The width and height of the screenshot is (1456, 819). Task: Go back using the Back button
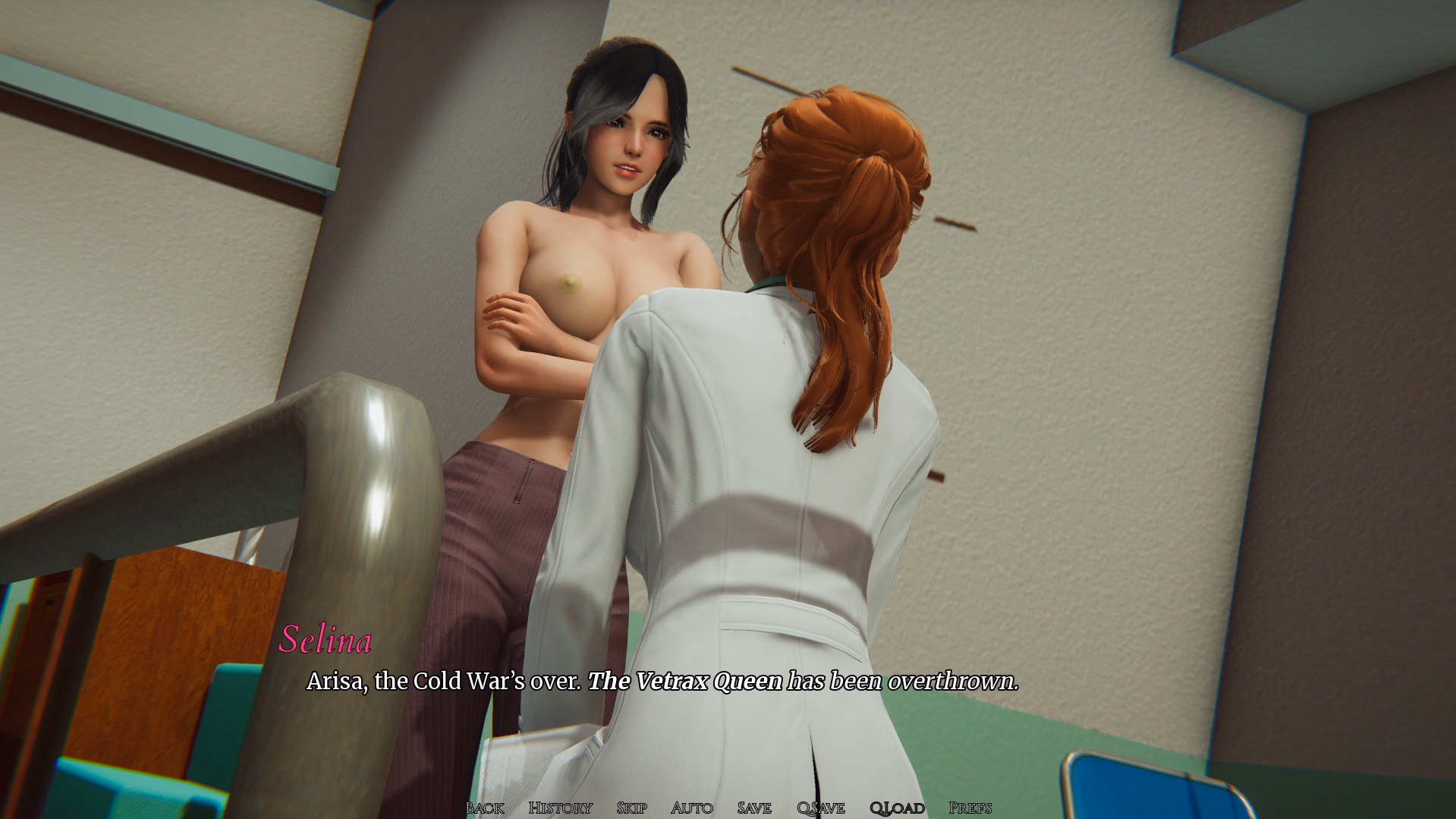click(485, 808)
